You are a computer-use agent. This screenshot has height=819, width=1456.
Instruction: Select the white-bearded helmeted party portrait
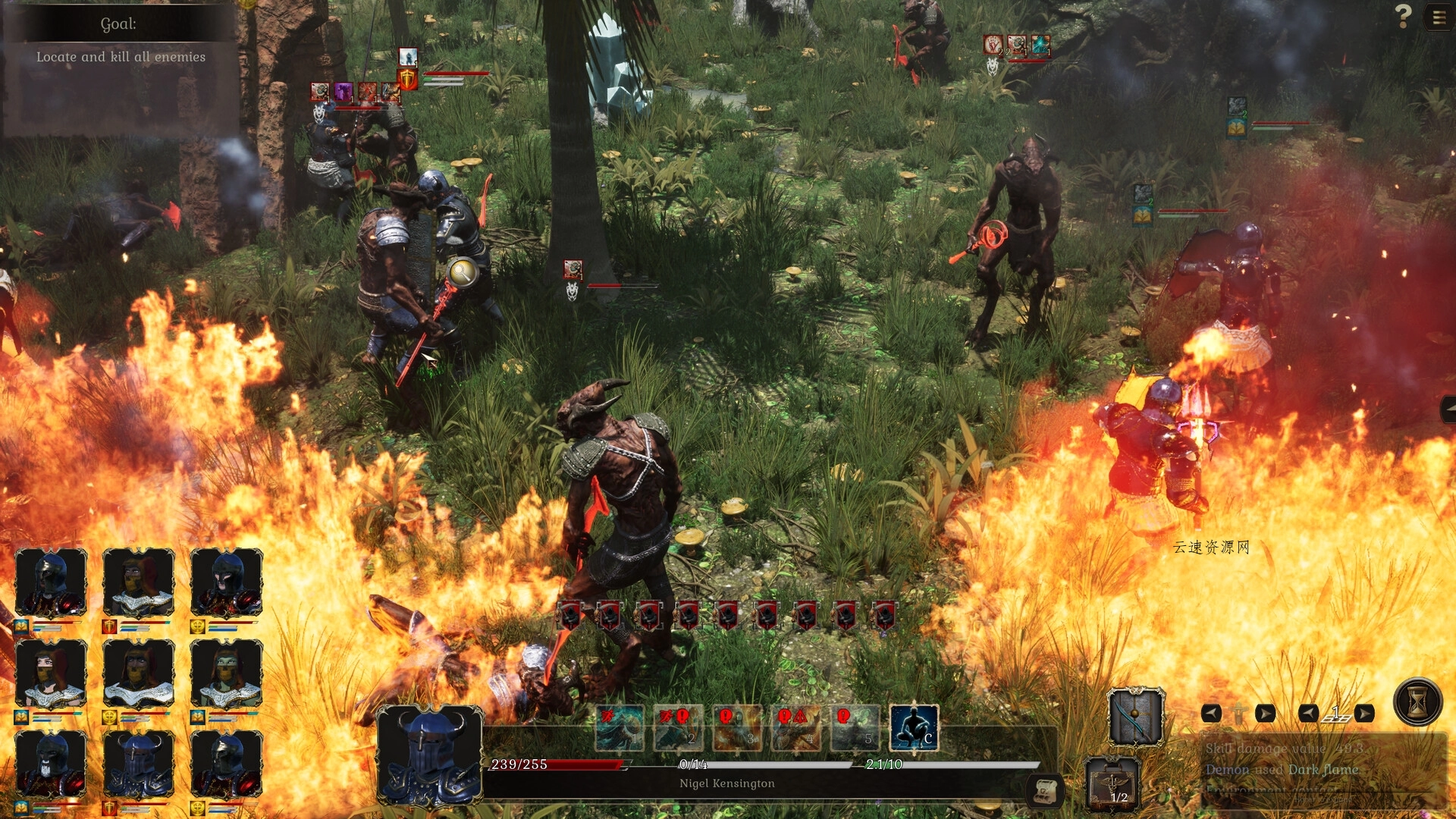pyautogui.click(x=50, y=764)
